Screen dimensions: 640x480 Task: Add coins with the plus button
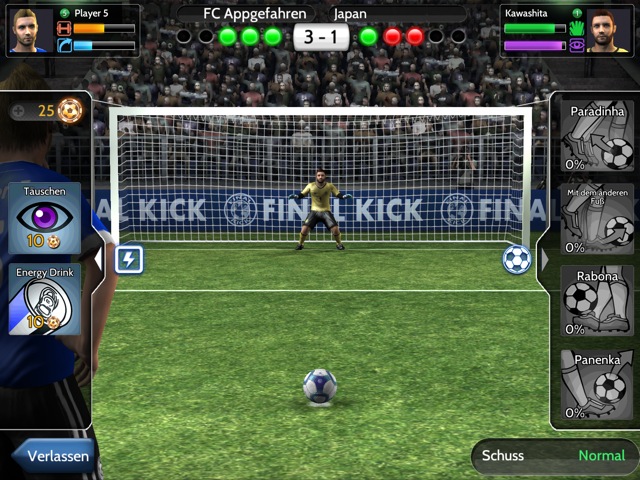click(19, 111)
